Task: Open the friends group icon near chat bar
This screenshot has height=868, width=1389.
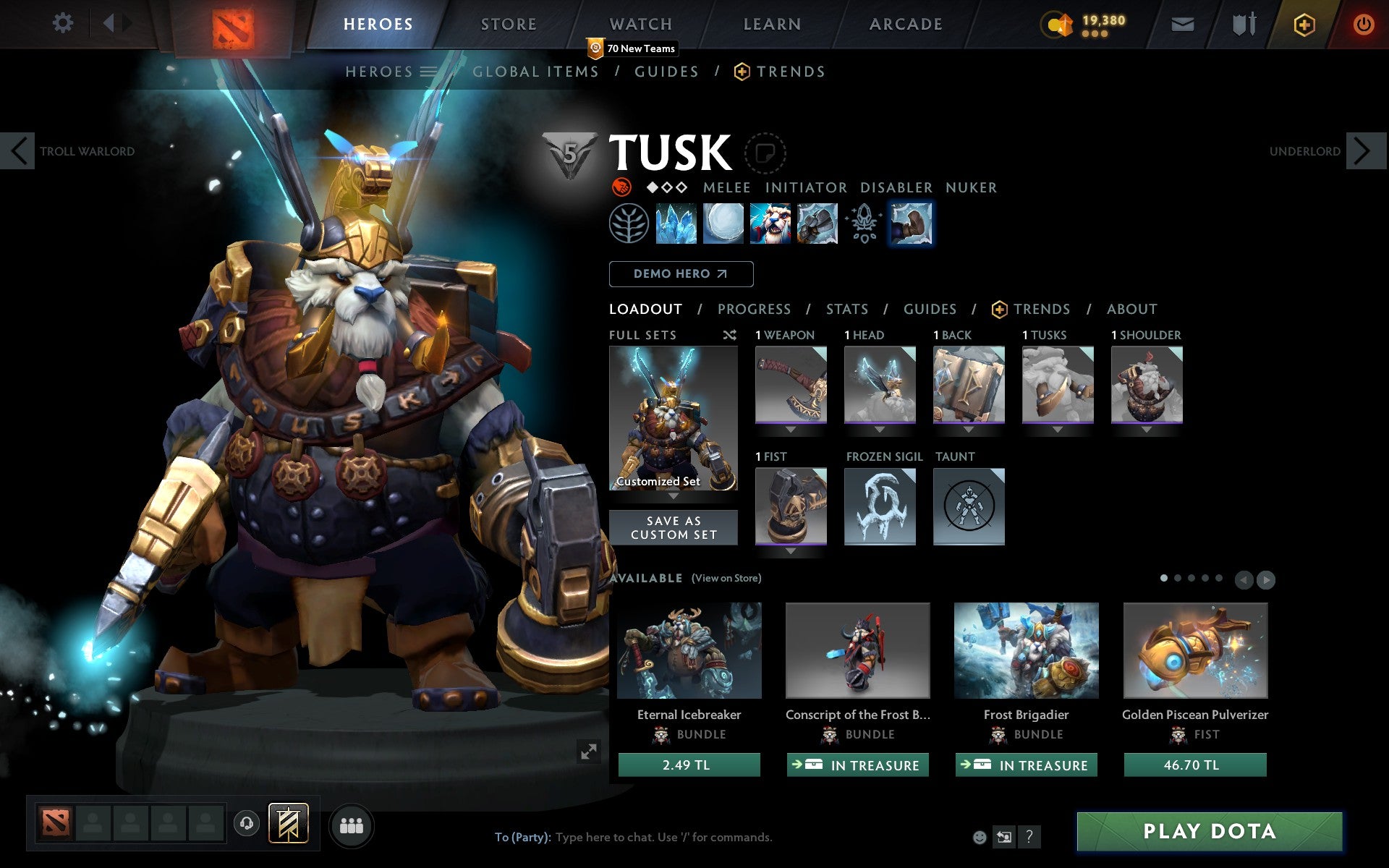Action: click(x=352, y=824)
